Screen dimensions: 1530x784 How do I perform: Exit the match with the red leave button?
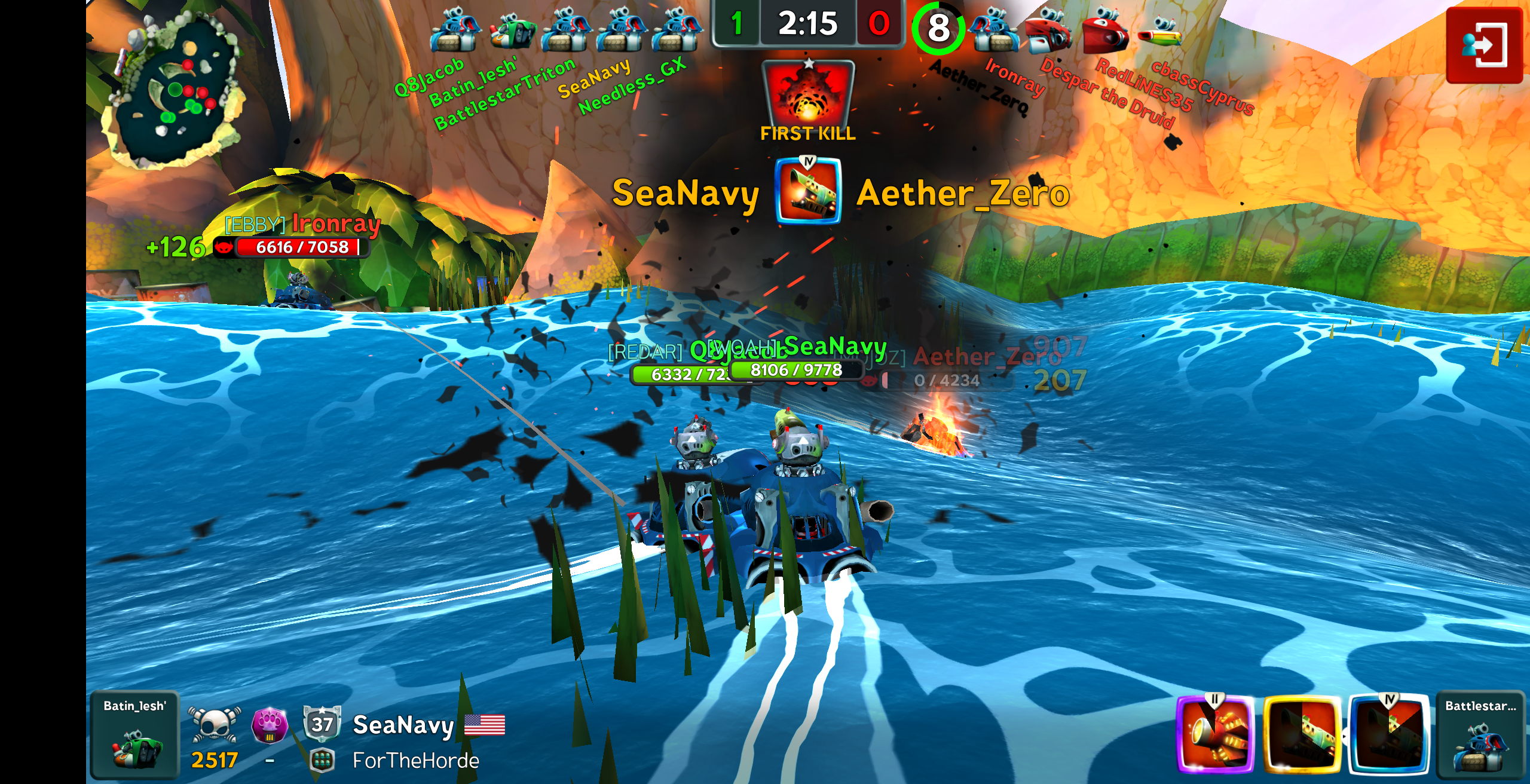pos(1484,45)
